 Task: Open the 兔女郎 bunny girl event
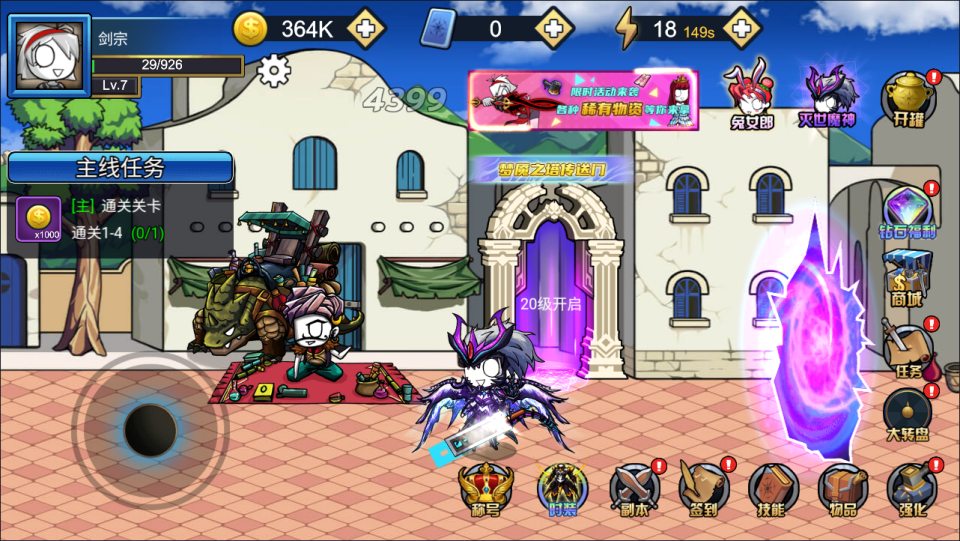(752, 98)
